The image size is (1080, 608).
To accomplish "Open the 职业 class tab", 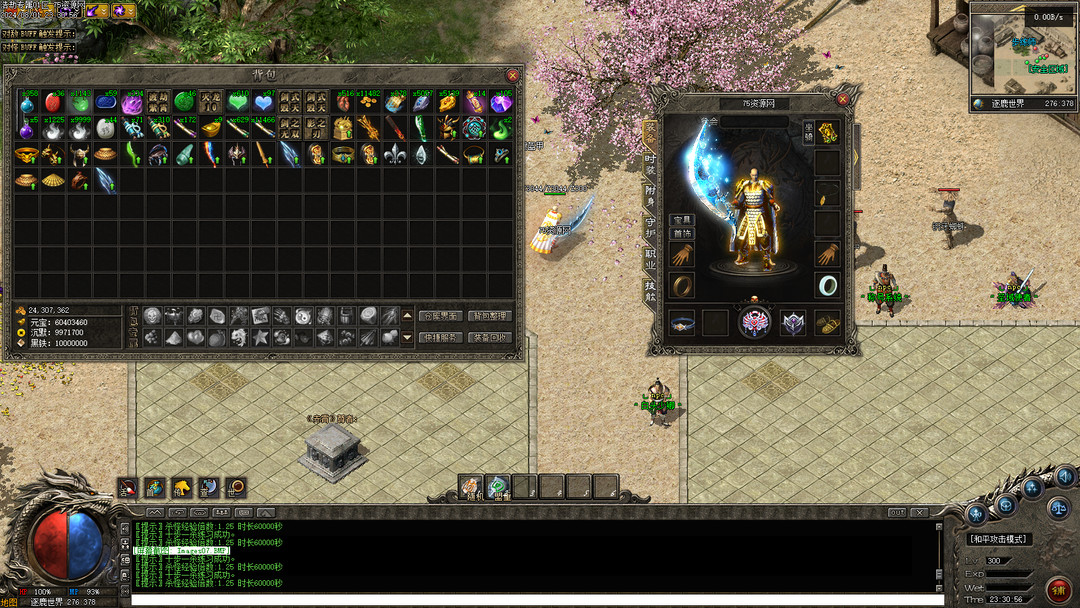I will (651, 258).
